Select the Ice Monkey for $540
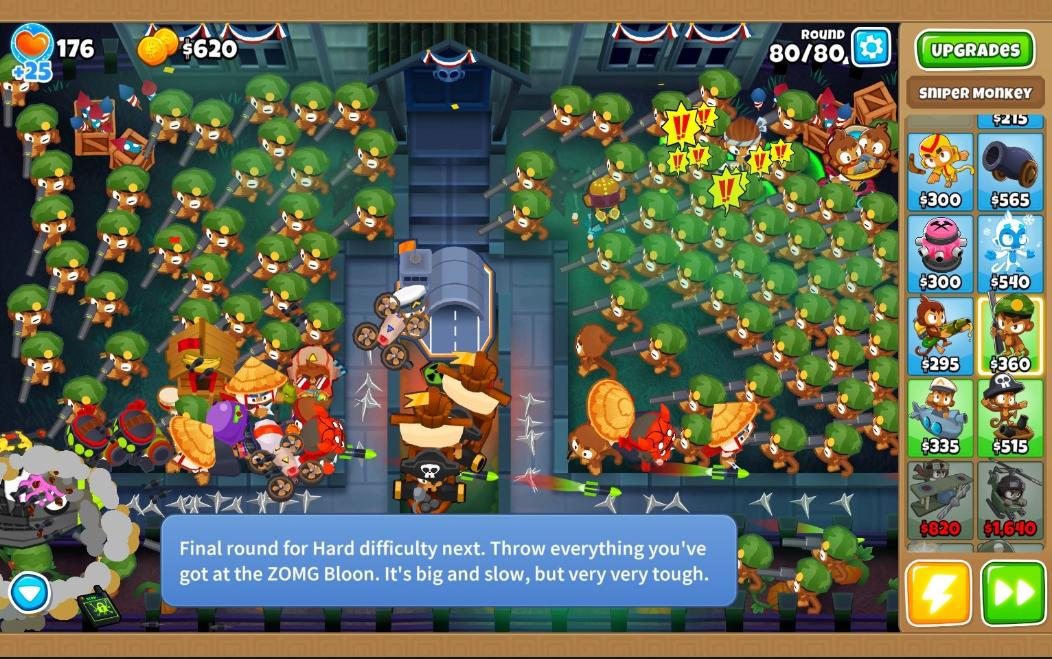The width and height of the screenshot is (1052, 659). 1010,253
